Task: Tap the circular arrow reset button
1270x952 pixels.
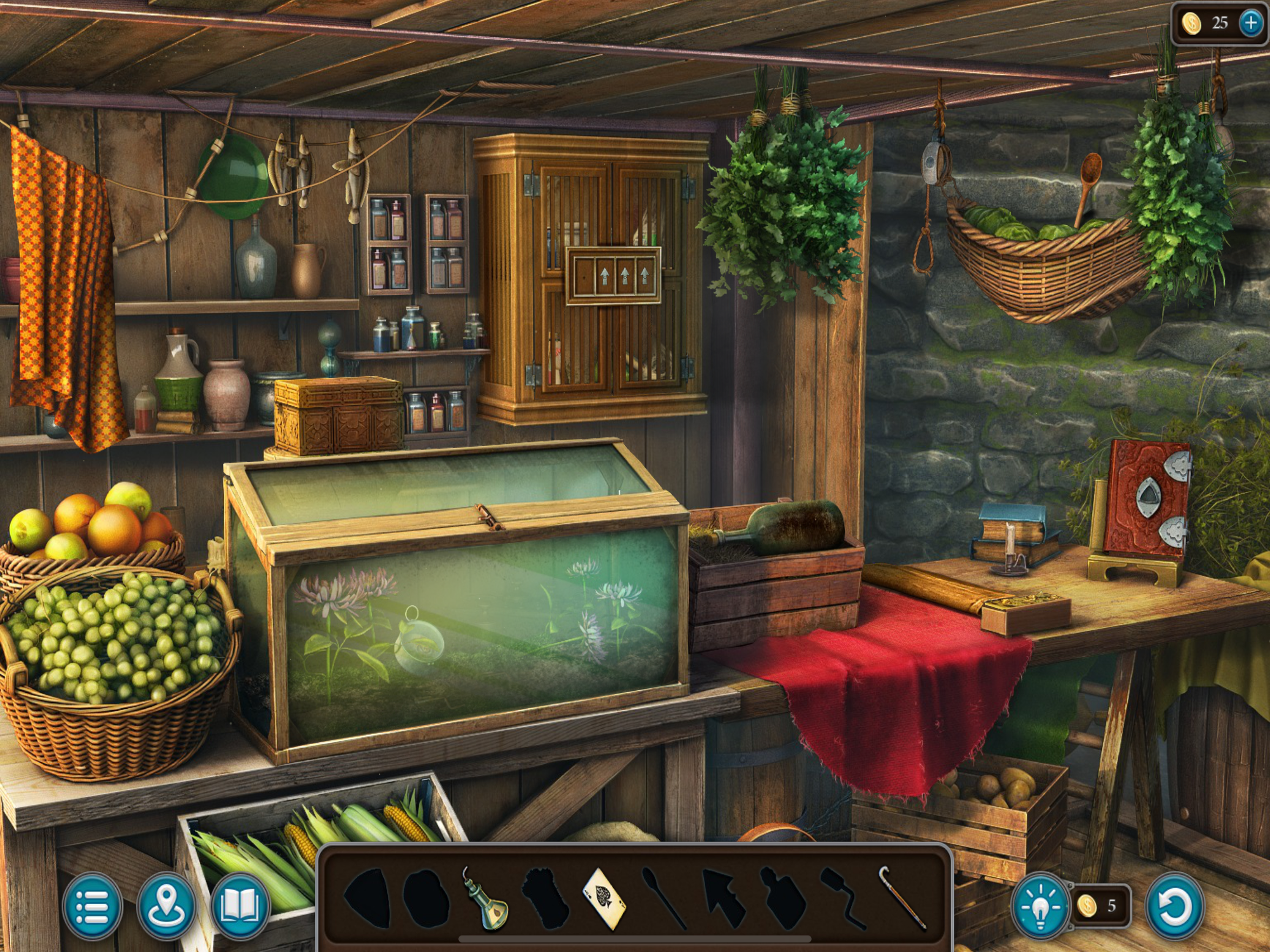Action: (x=1174, y=906)
